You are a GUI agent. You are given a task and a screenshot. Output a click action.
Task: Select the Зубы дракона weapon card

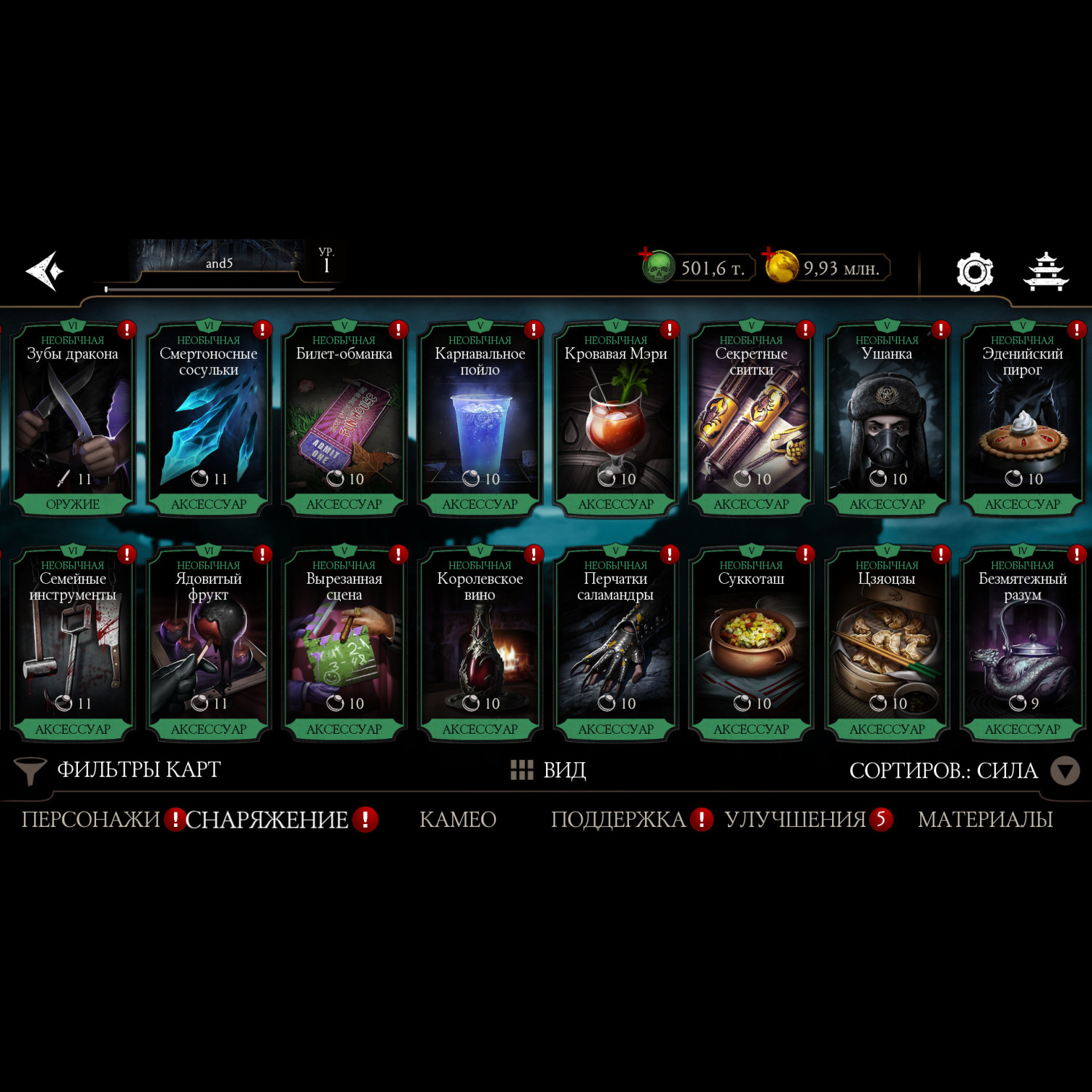pos(73,419)
